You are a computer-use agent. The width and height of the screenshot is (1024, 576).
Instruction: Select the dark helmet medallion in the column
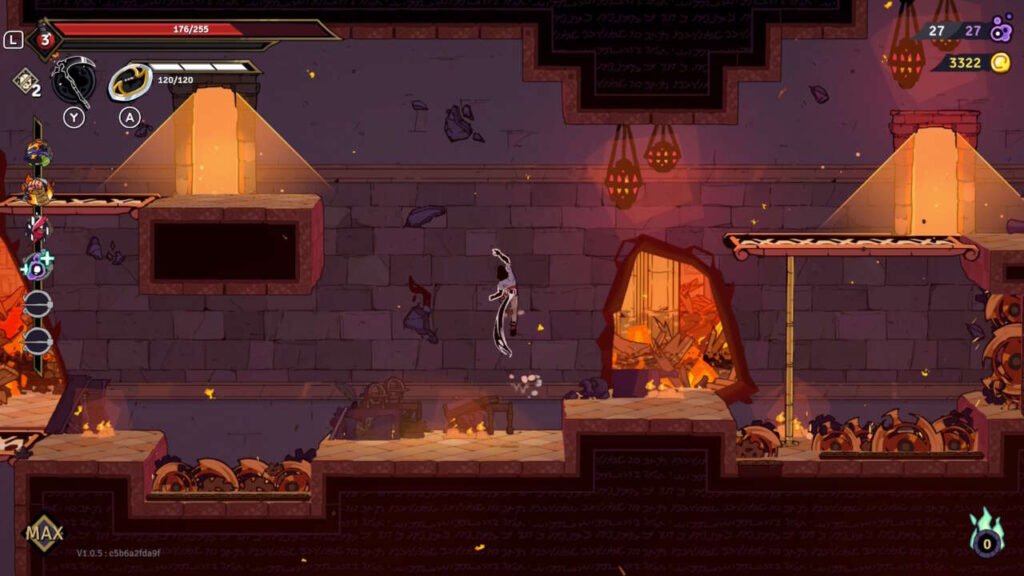[x=38, y=153]
